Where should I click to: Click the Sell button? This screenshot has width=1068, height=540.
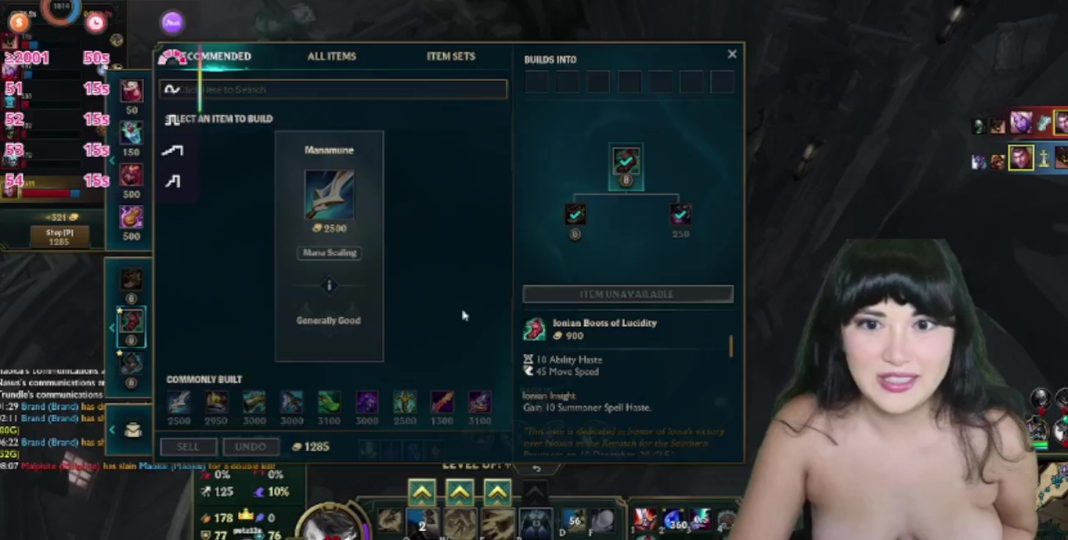pyautogui.click(x=188, y=447)
